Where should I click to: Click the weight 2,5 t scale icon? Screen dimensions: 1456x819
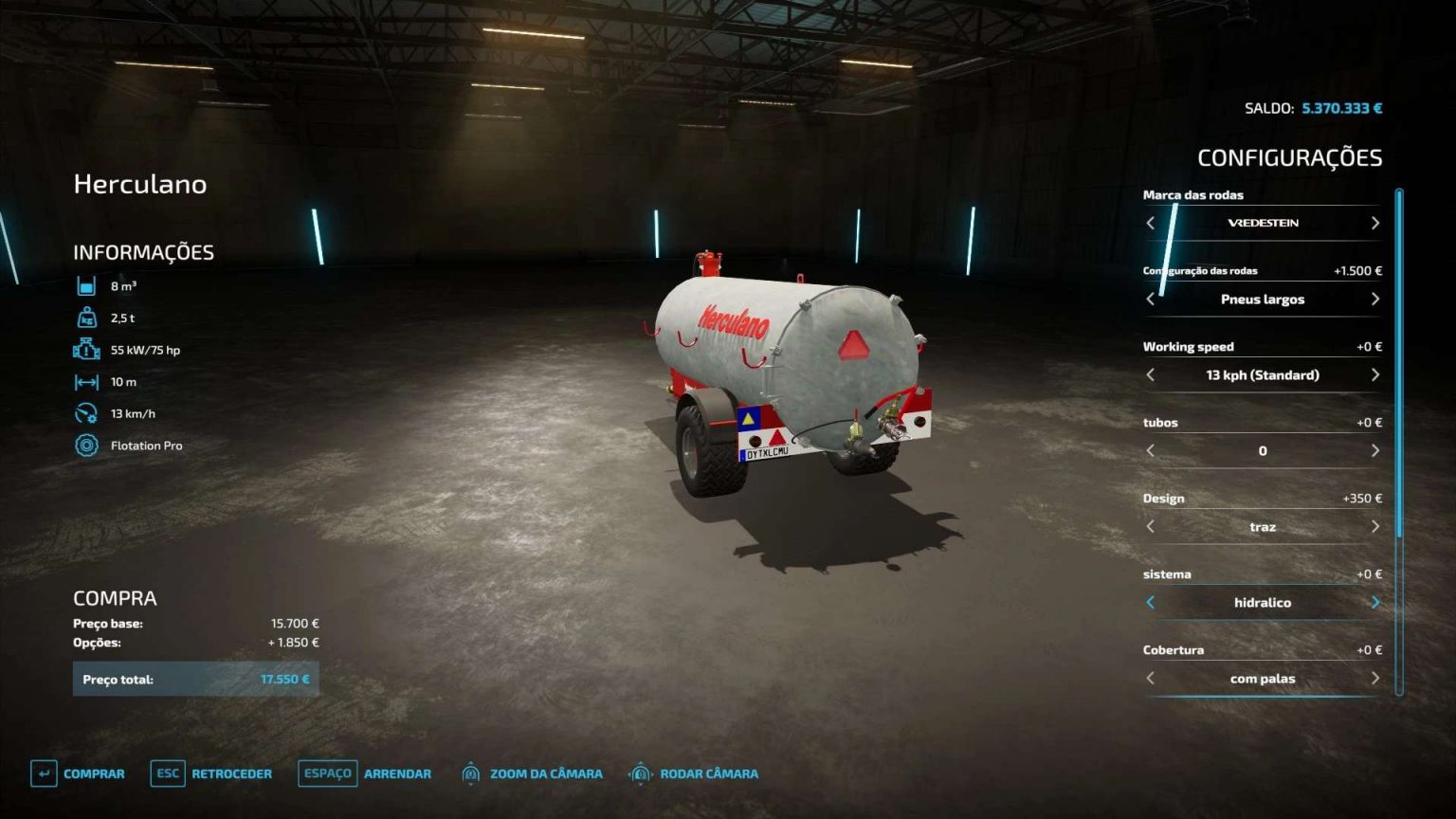86,317
